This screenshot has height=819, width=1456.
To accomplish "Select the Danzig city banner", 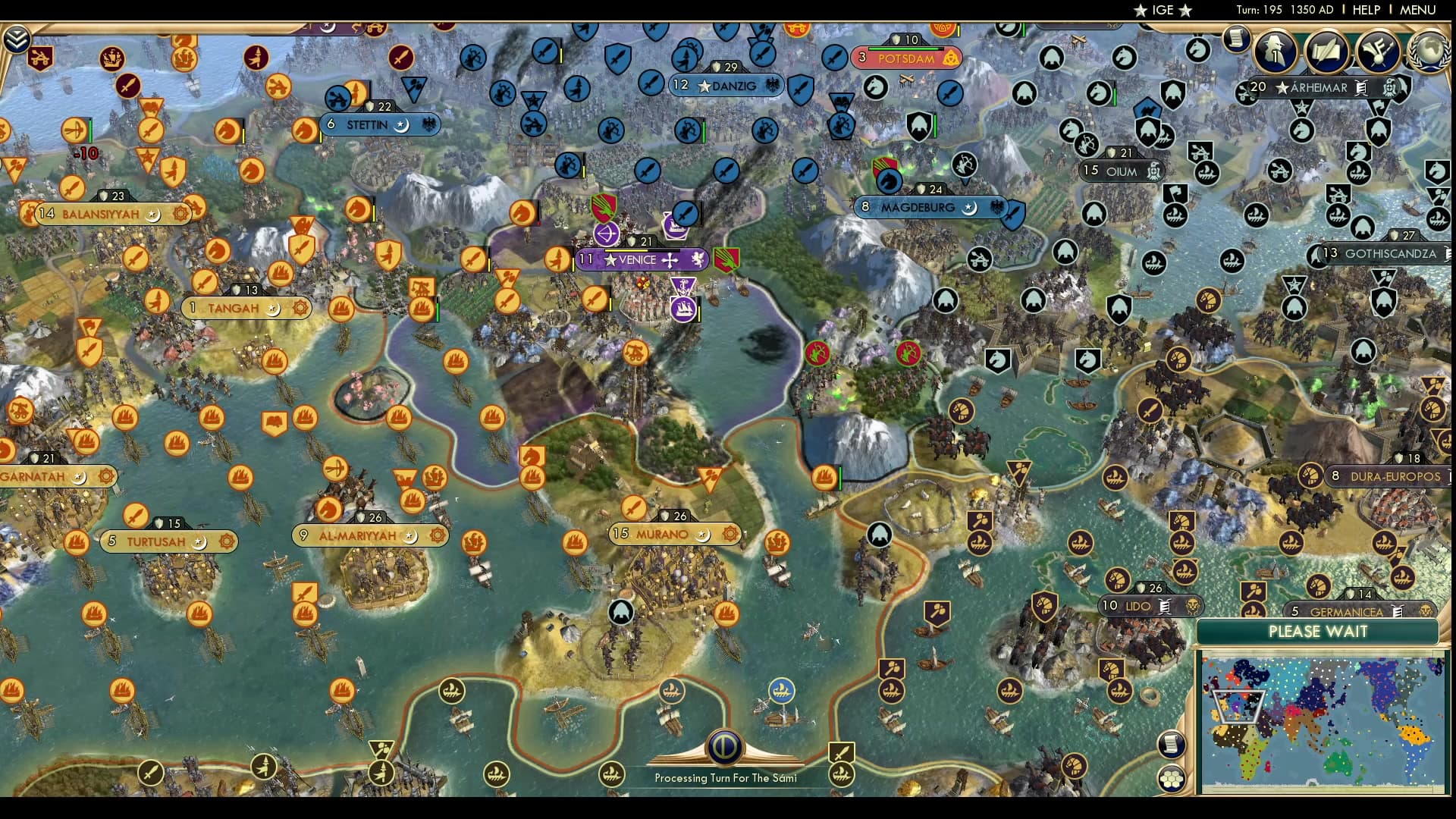I will coord(726,85).
